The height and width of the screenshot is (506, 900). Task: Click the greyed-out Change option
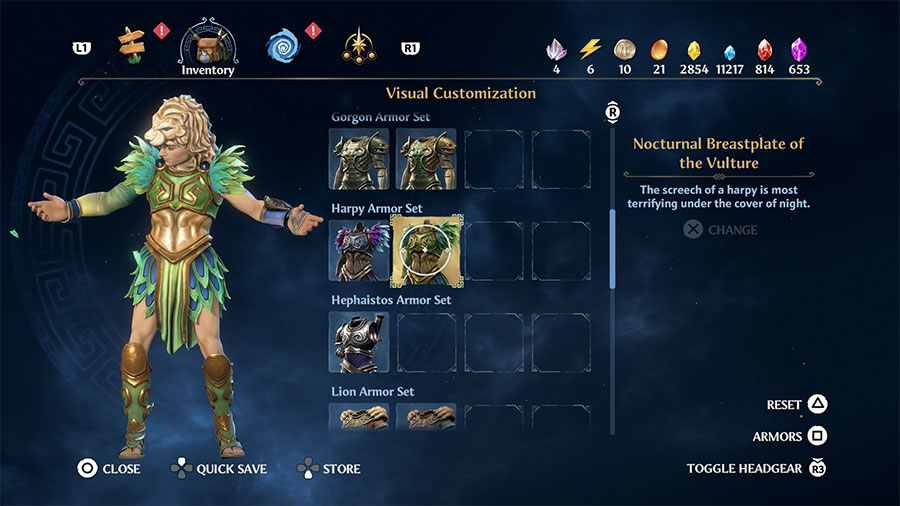[720, 230]
